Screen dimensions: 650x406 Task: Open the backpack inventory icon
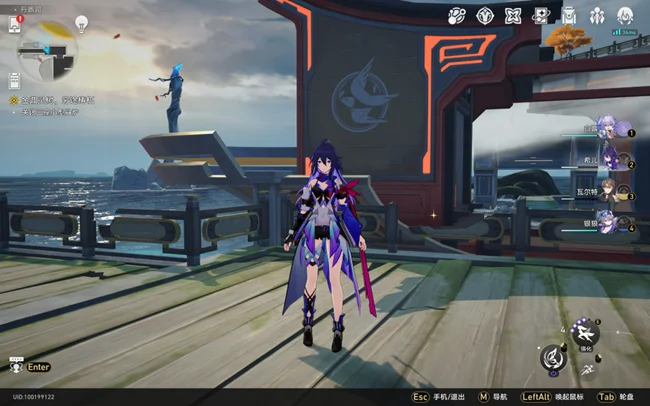569,15
